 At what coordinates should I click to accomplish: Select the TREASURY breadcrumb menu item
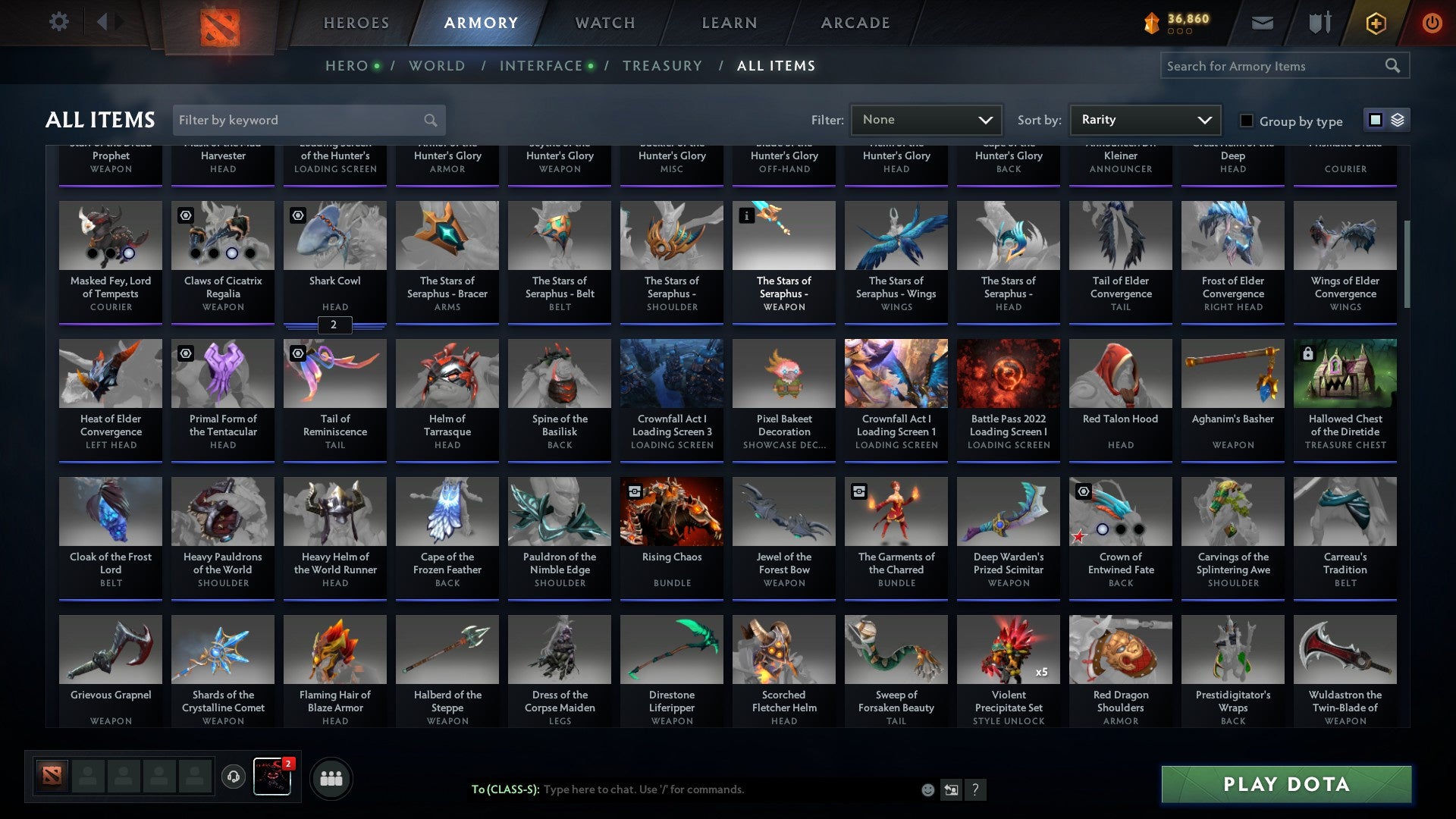click(x=662, y=65)
